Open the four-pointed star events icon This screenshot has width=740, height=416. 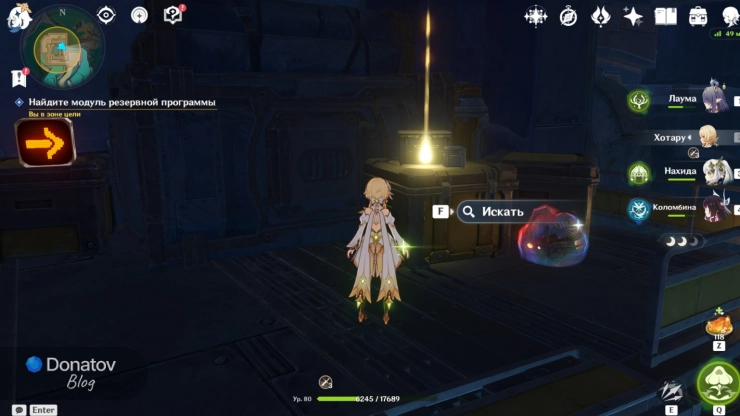536,15
